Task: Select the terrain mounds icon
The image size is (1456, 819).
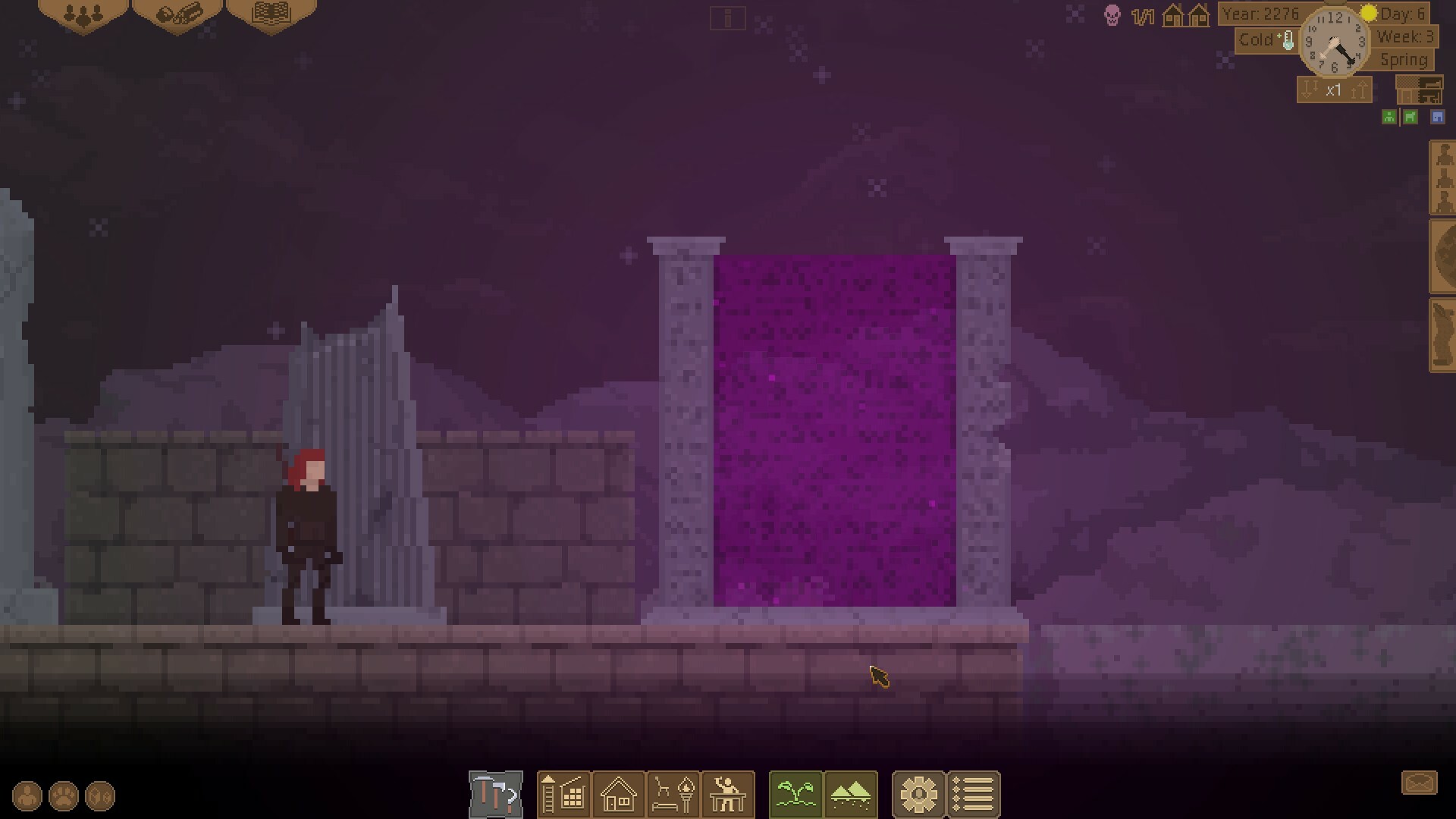Action: click(x=851, y=795)
